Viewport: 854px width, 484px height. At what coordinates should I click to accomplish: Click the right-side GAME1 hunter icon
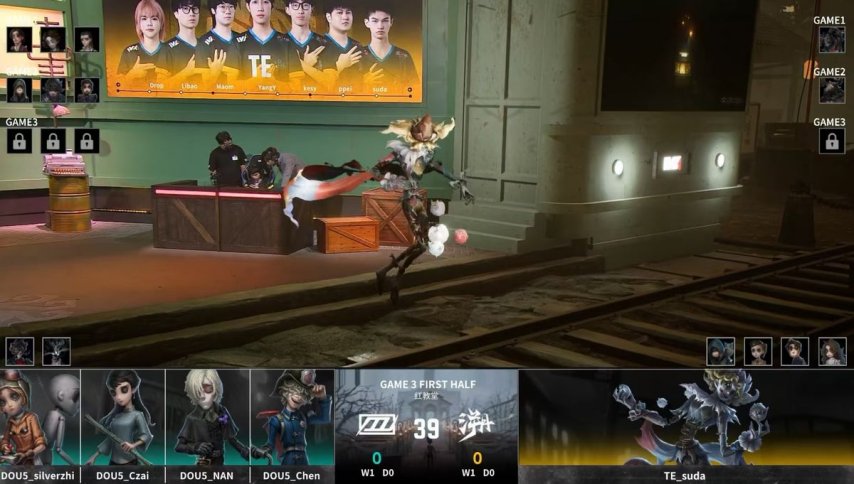pyautogui.click(x=831, y=40)
